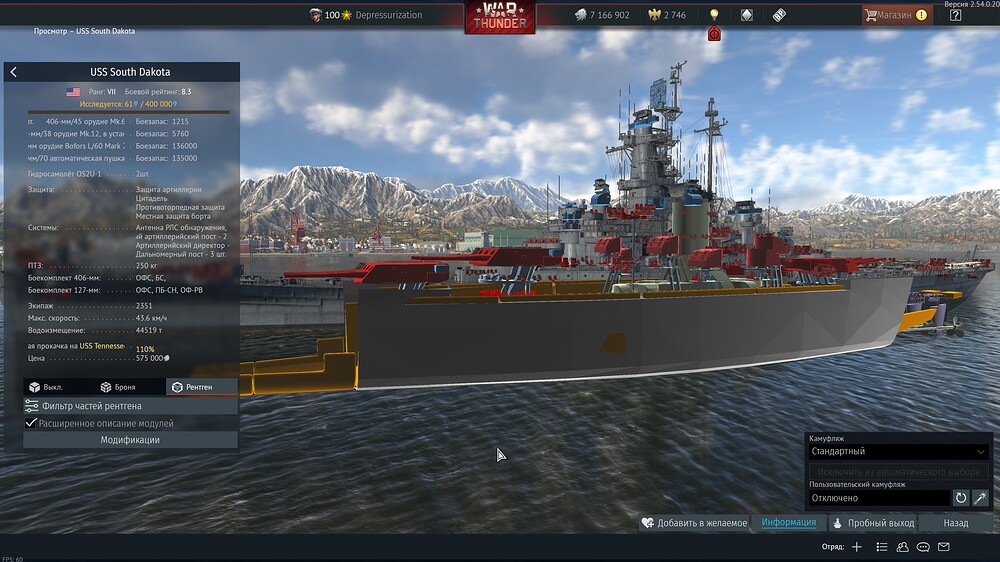Open the mail envelope icon
The height and width of the screenshot is (562, 1000).
click(x=944, y=547)
